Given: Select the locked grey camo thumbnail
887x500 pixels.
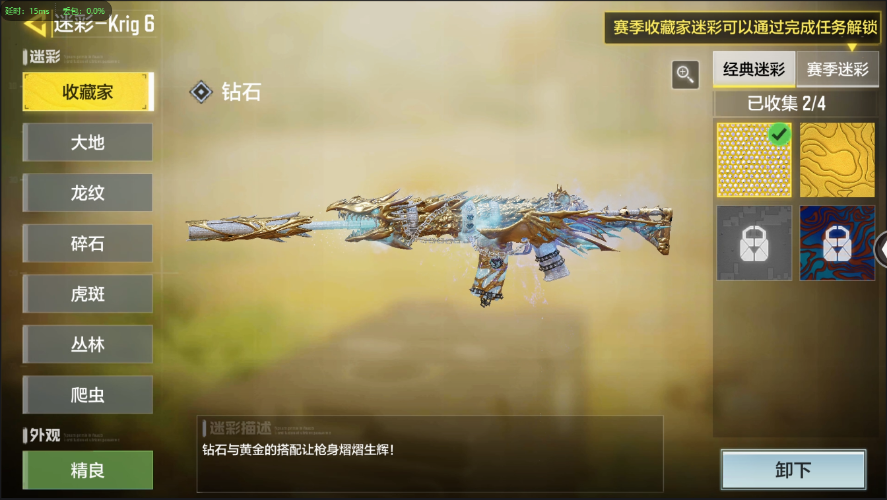Looking at the screenshot, I should click(x=754, y=243).
